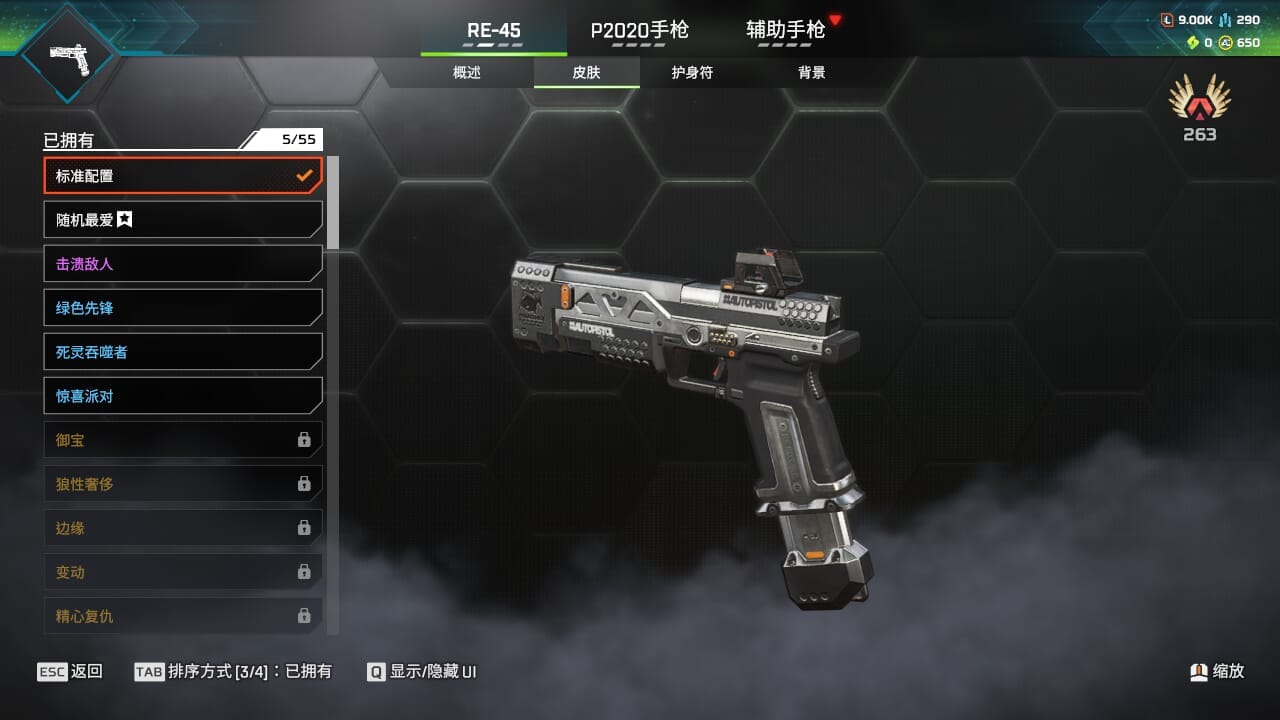The height and width of the screenshot is (720, 1280).
Task: Switch to the 皮肤 skins tab
Action: pyautogui.click(x=587, y=73)
